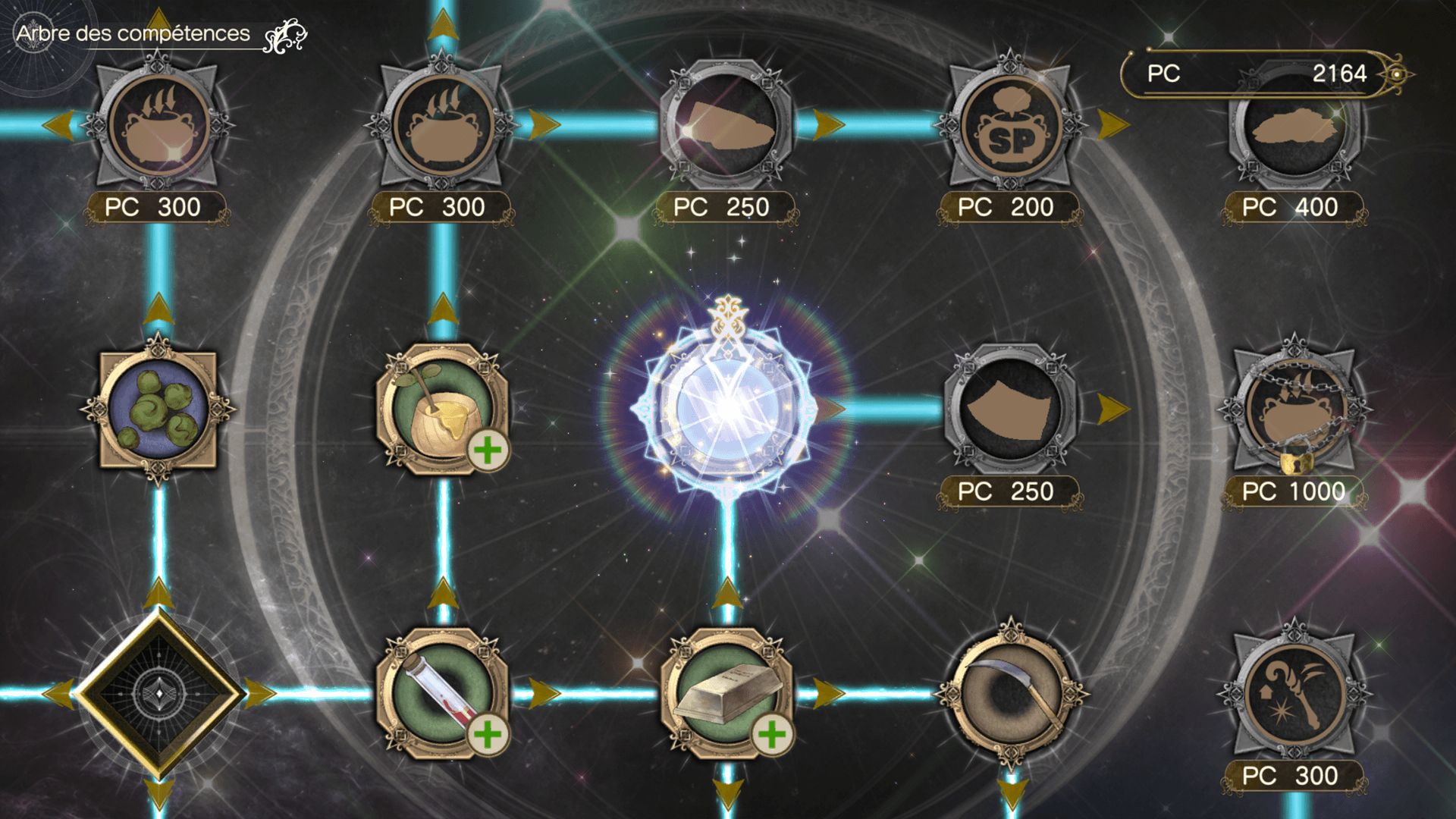Screen dimensions: 1456x819
Task: Select the glowing central crystal node
Action: pos(726,410)
